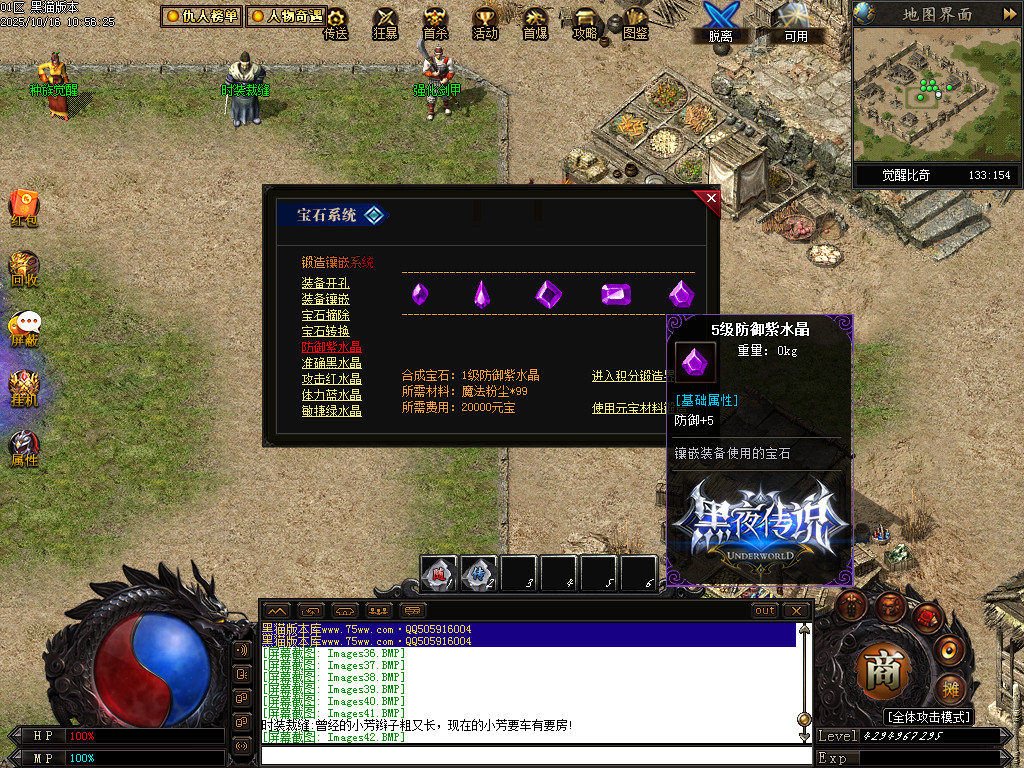Viewport: 1024px width, 768px height.
Task: Select the 装备镶嵌 inlay option
Action: coord(325,299)
